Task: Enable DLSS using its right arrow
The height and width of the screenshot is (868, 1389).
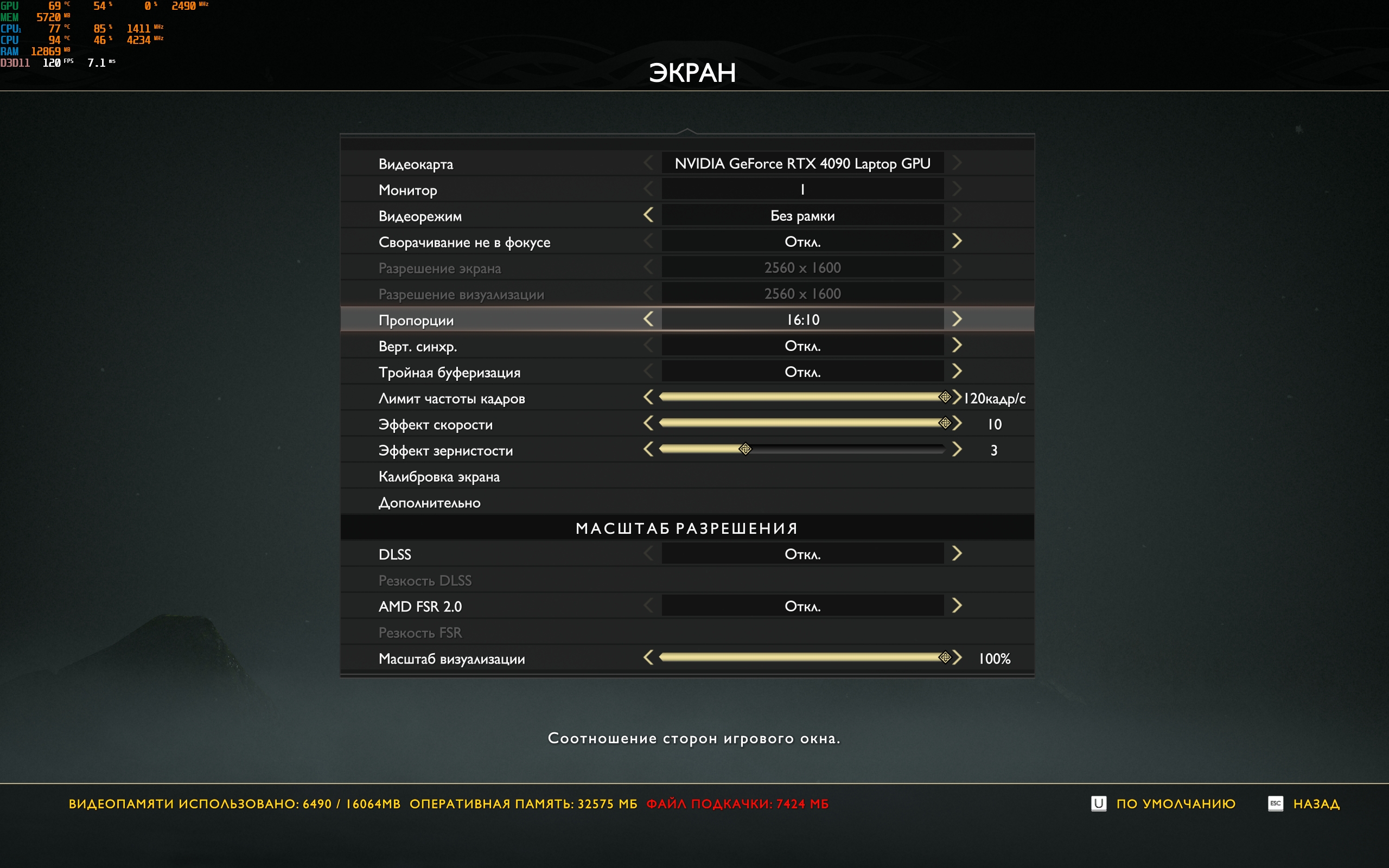Action: point(956,553)
